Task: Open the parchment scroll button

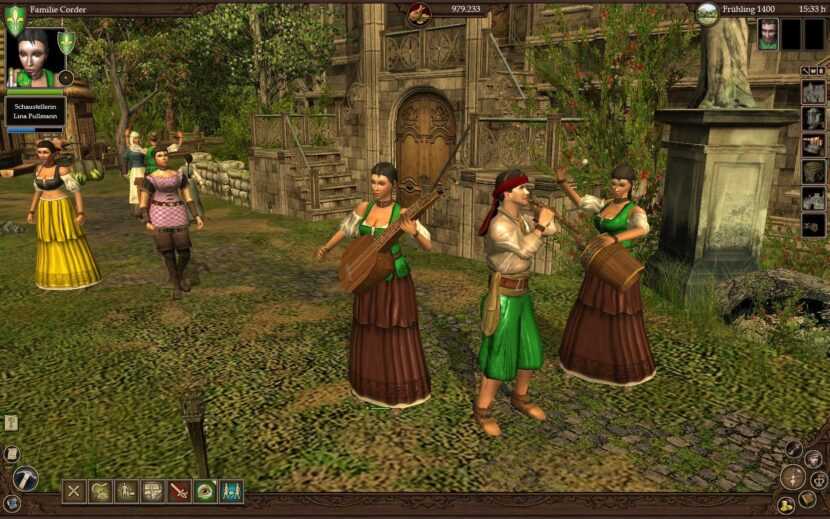Action: tap(12, 454)
